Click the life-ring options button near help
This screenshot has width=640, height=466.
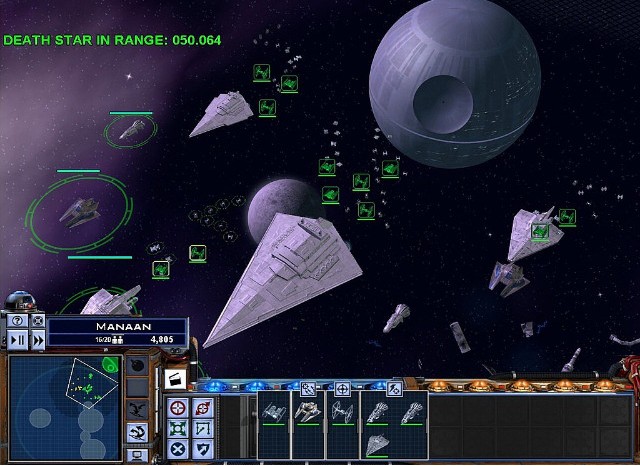click(x=37, y=321)
